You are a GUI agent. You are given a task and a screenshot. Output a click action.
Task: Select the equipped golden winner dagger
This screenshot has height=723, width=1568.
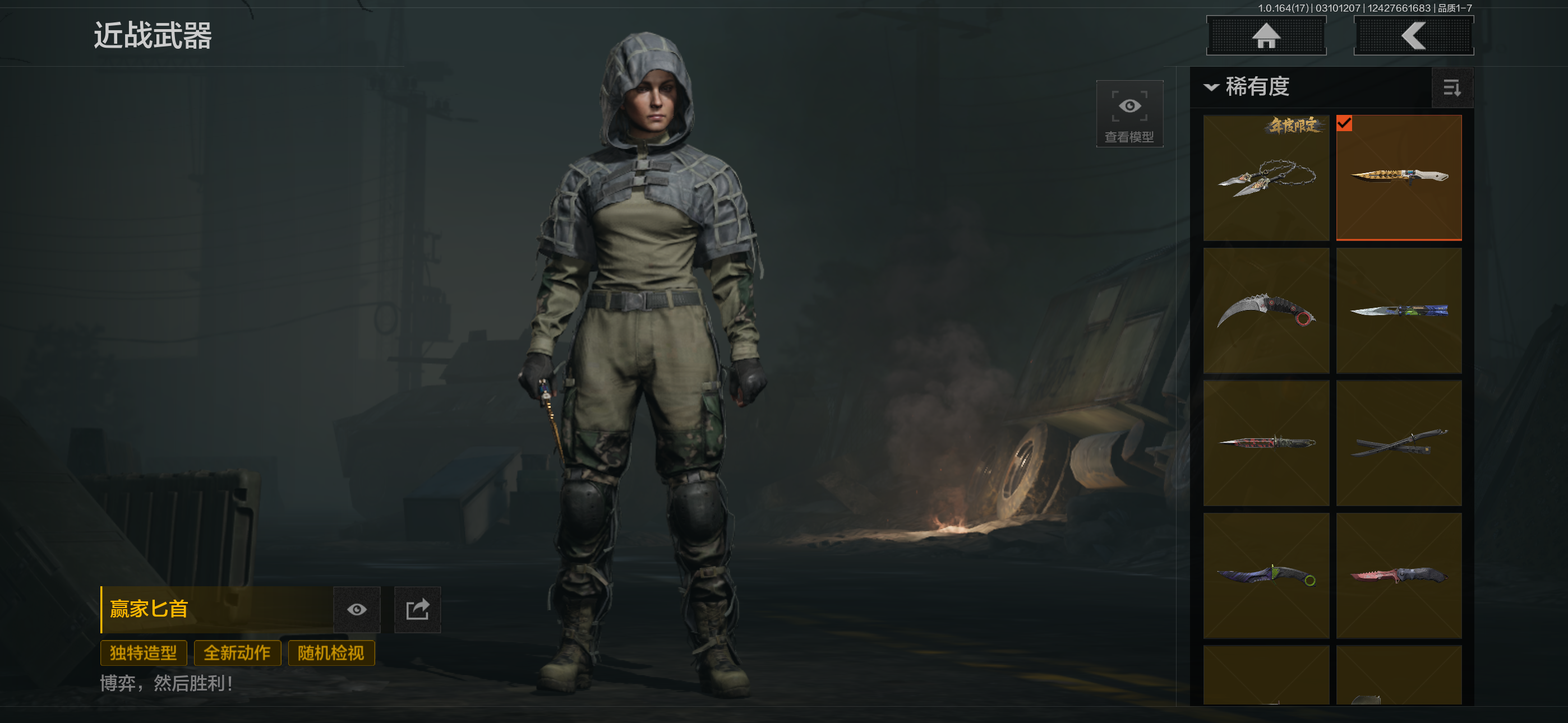point(1399,178)
